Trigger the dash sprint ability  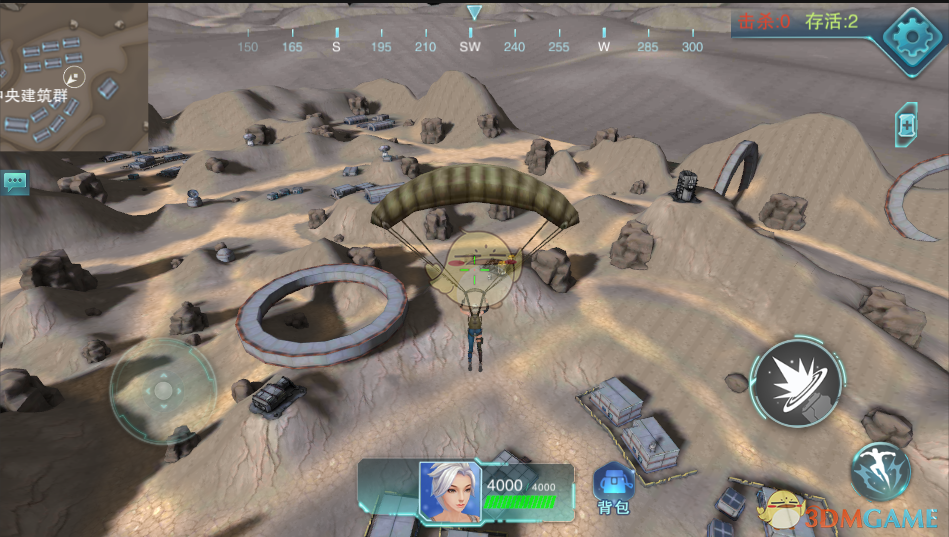[x=880, y=471]
